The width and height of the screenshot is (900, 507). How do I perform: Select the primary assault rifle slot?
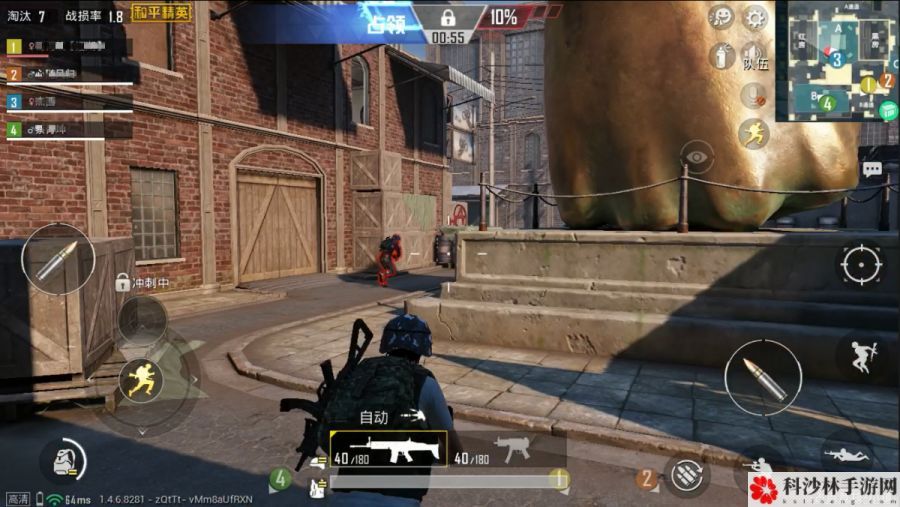click(x=386, y=449)
